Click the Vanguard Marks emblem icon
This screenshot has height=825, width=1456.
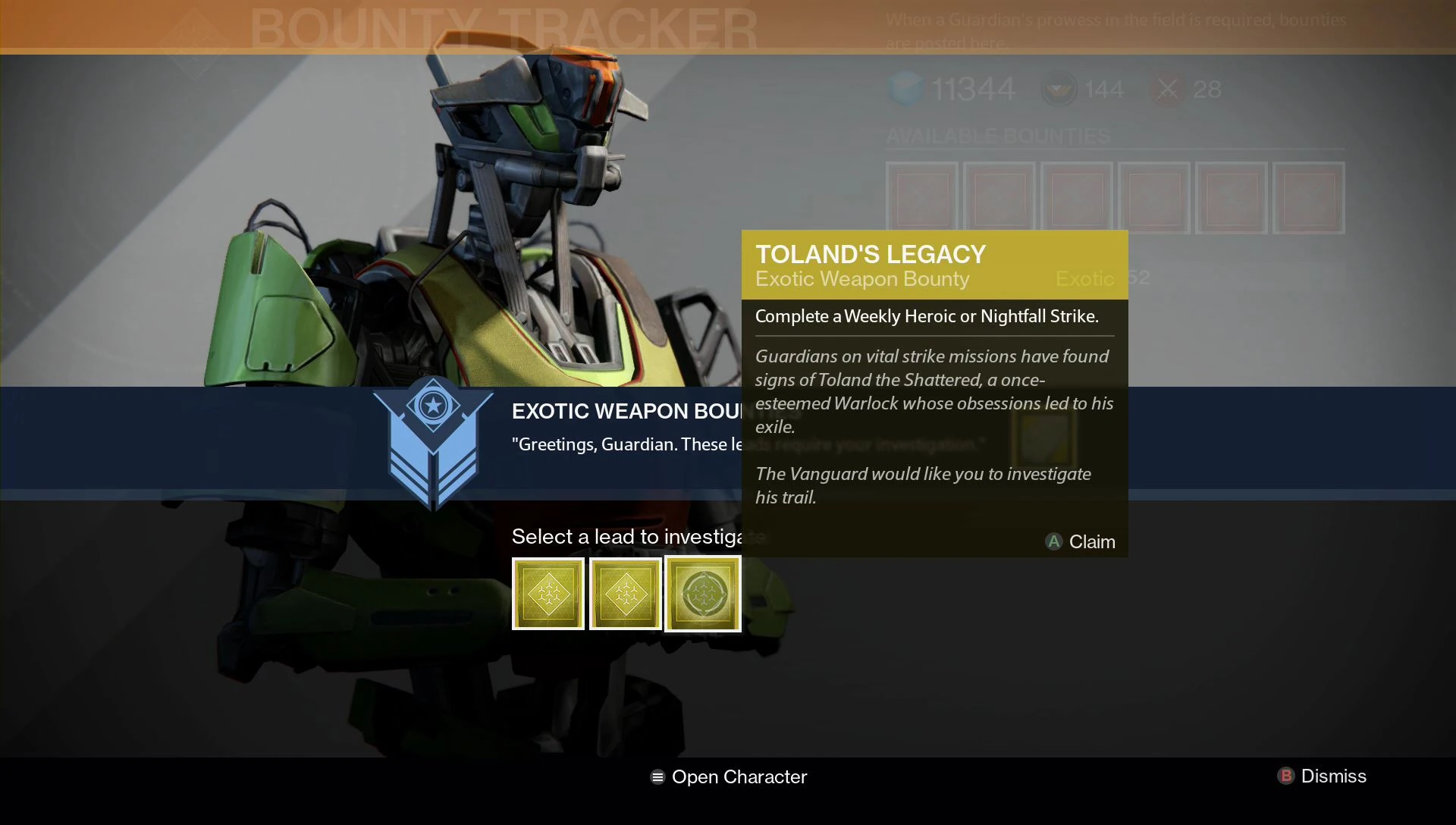(x=1059, y=89)
